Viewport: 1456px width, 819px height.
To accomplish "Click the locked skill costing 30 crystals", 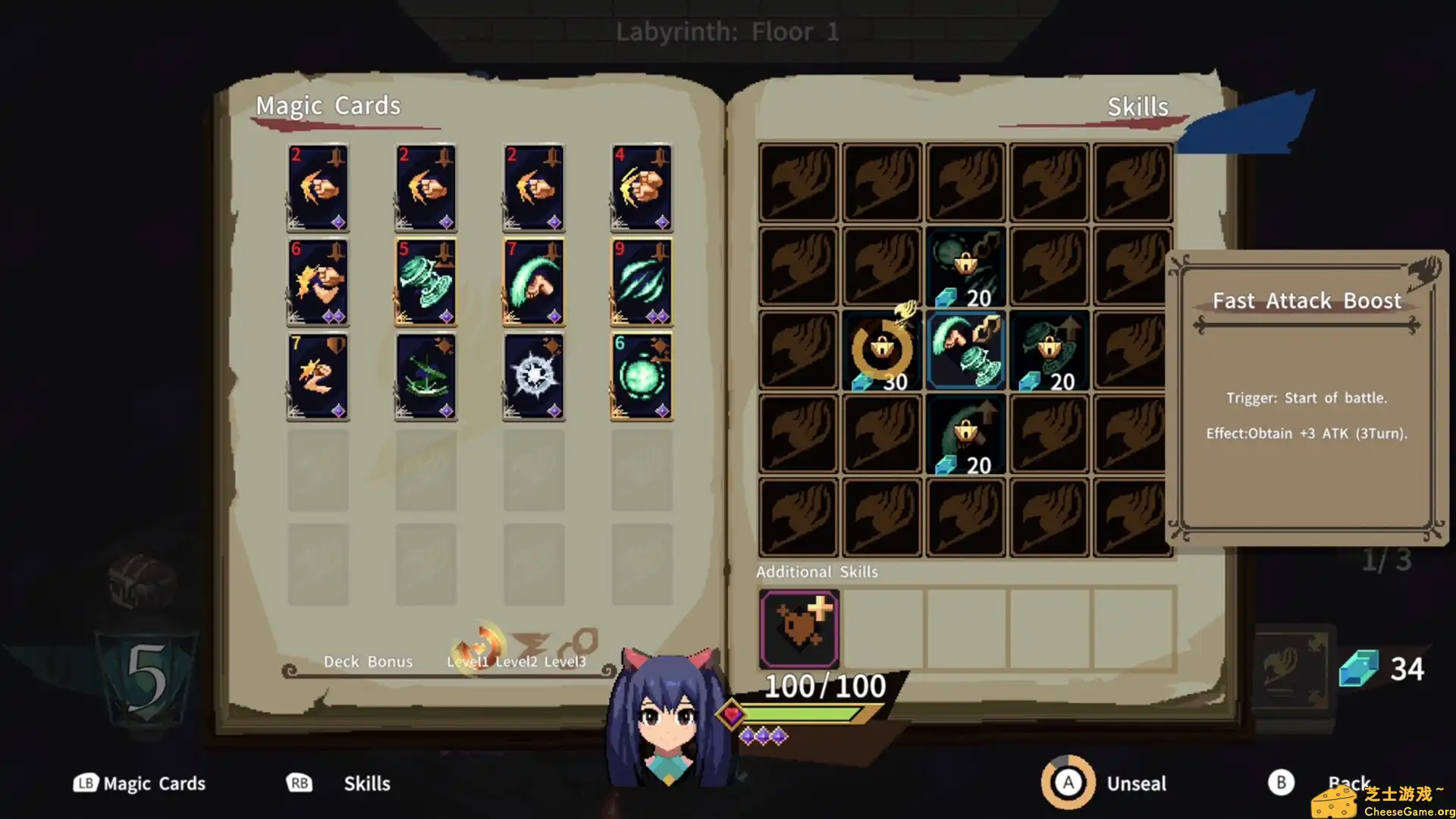I will [881, 350].
